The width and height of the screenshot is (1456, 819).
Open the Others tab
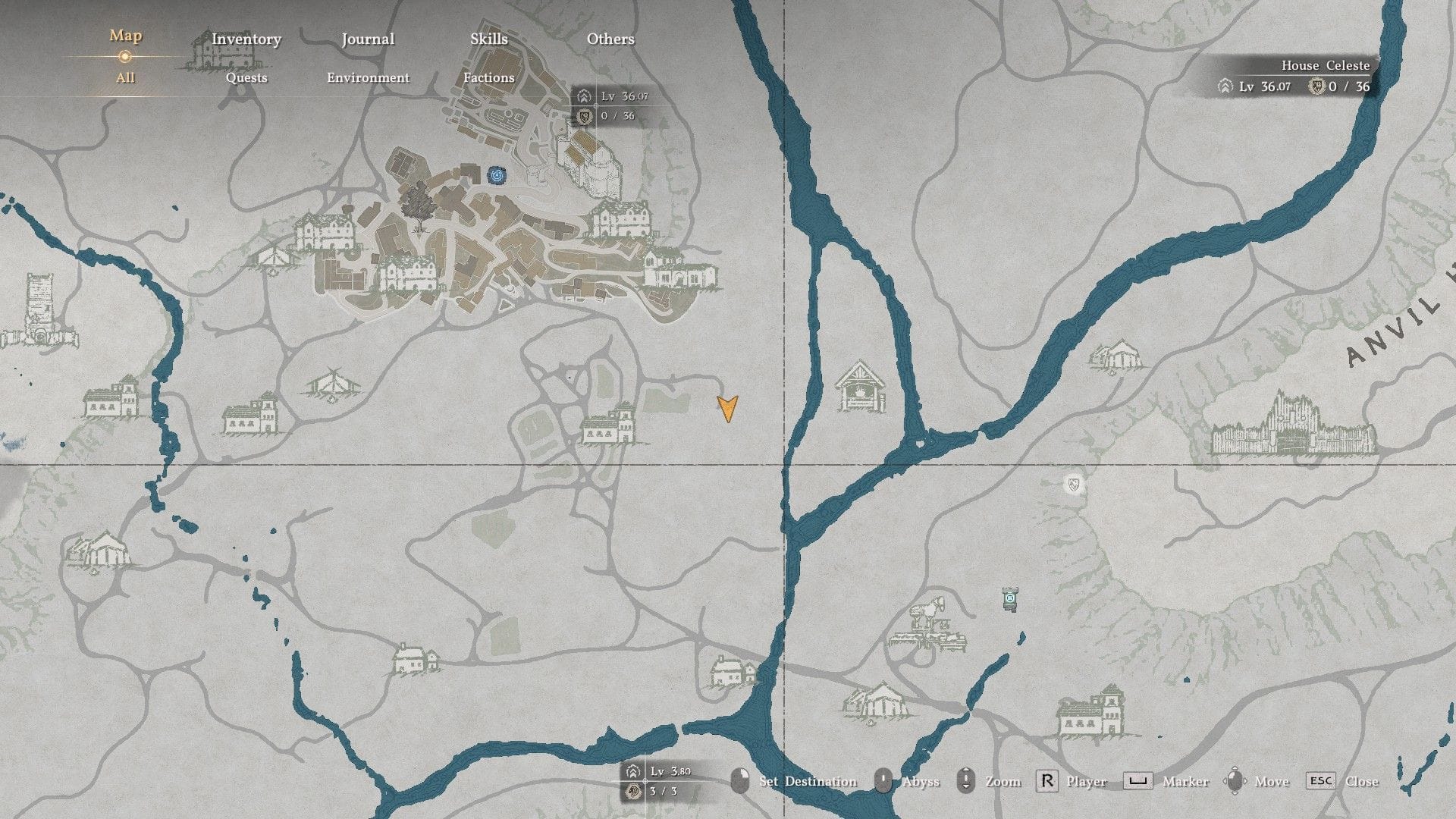[x=610, y=39]
